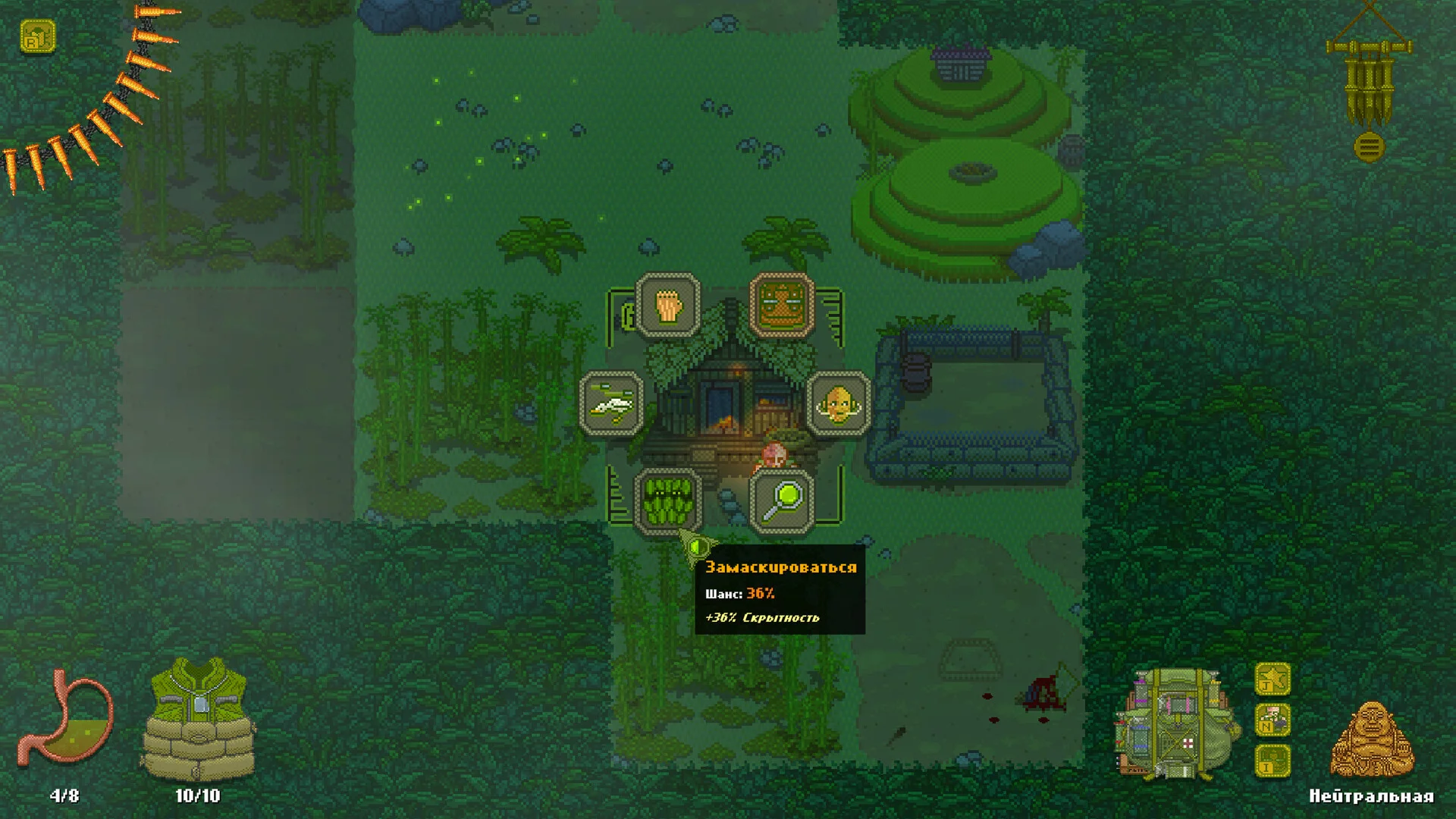The width and height of the screenshot is (1456, 819).
Task: Select the tribal mask action
Action: click(x=782, y=305)
